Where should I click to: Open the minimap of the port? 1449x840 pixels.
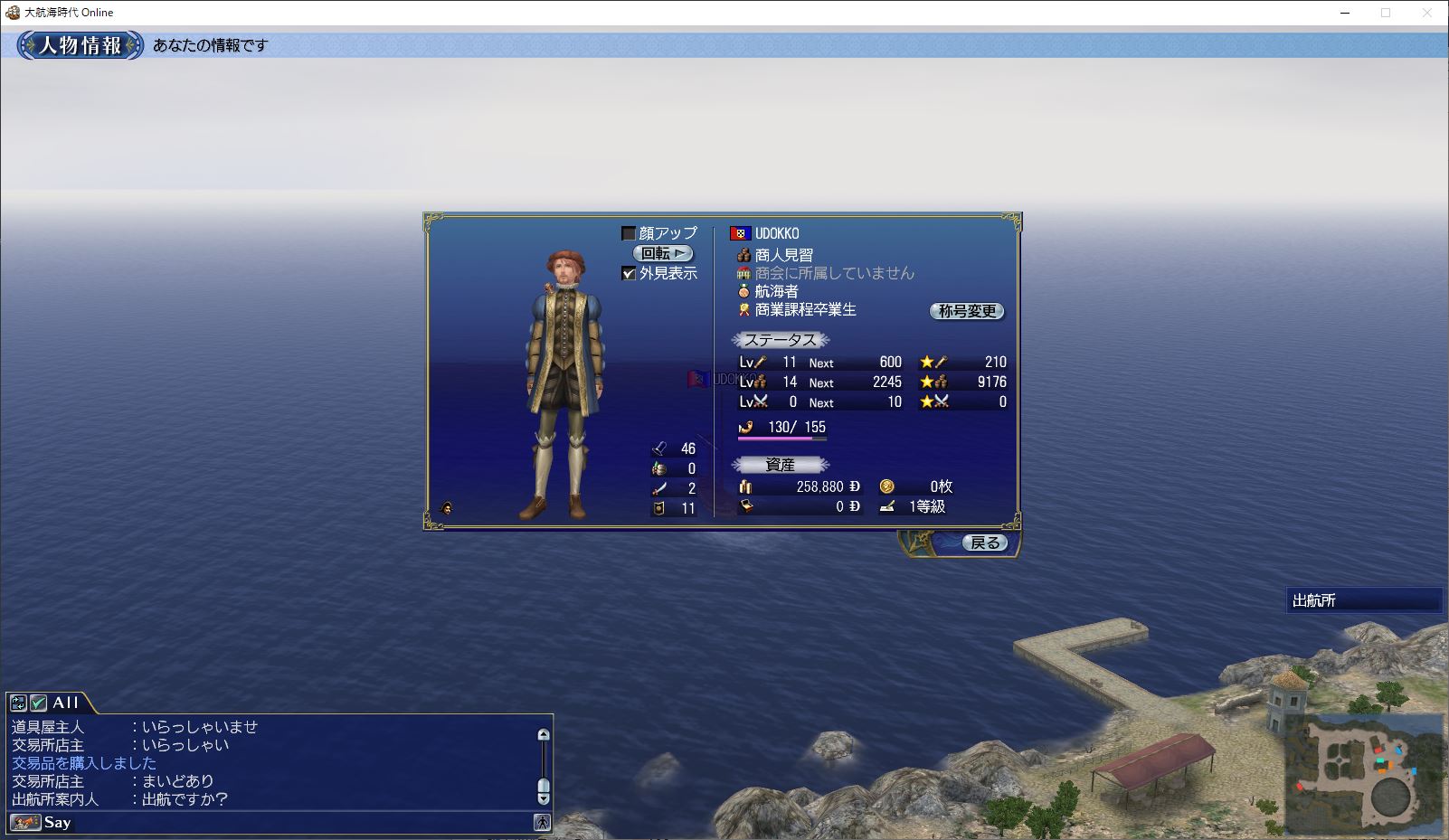coord(1363,774)
